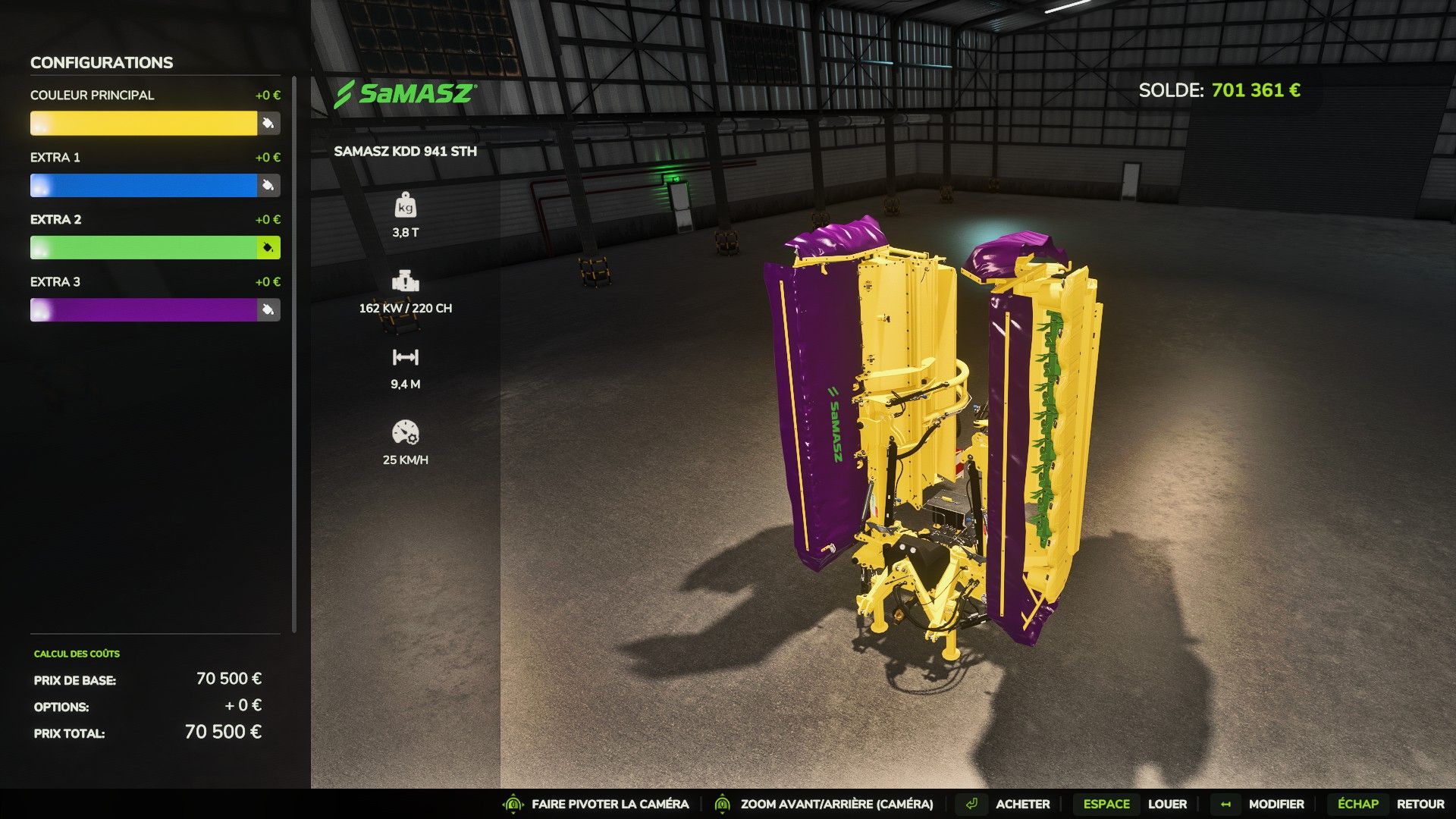Open the paint bucket for Couleur Principal

point(268,124)
